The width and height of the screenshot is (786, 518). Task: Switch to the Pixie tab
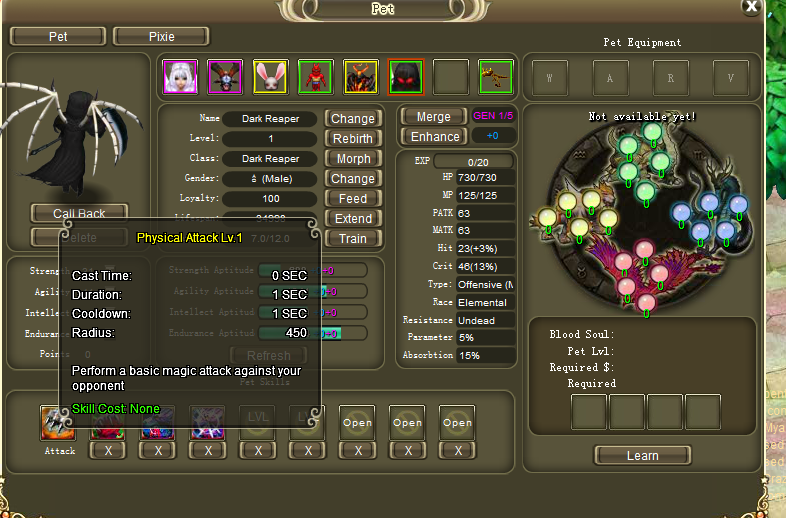click(x=161, y=36)
